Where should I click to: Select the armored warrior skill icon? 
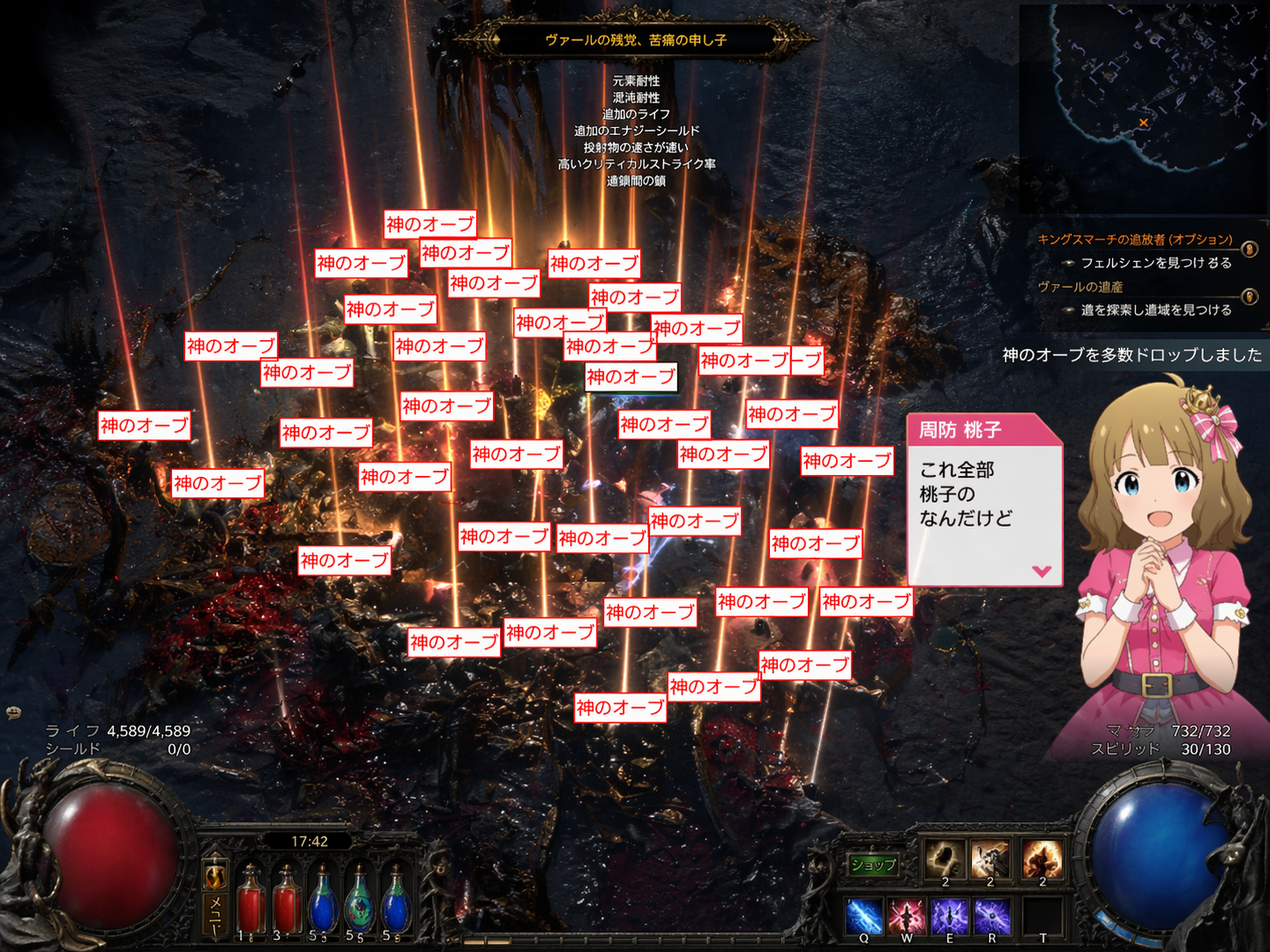[990, 859]
